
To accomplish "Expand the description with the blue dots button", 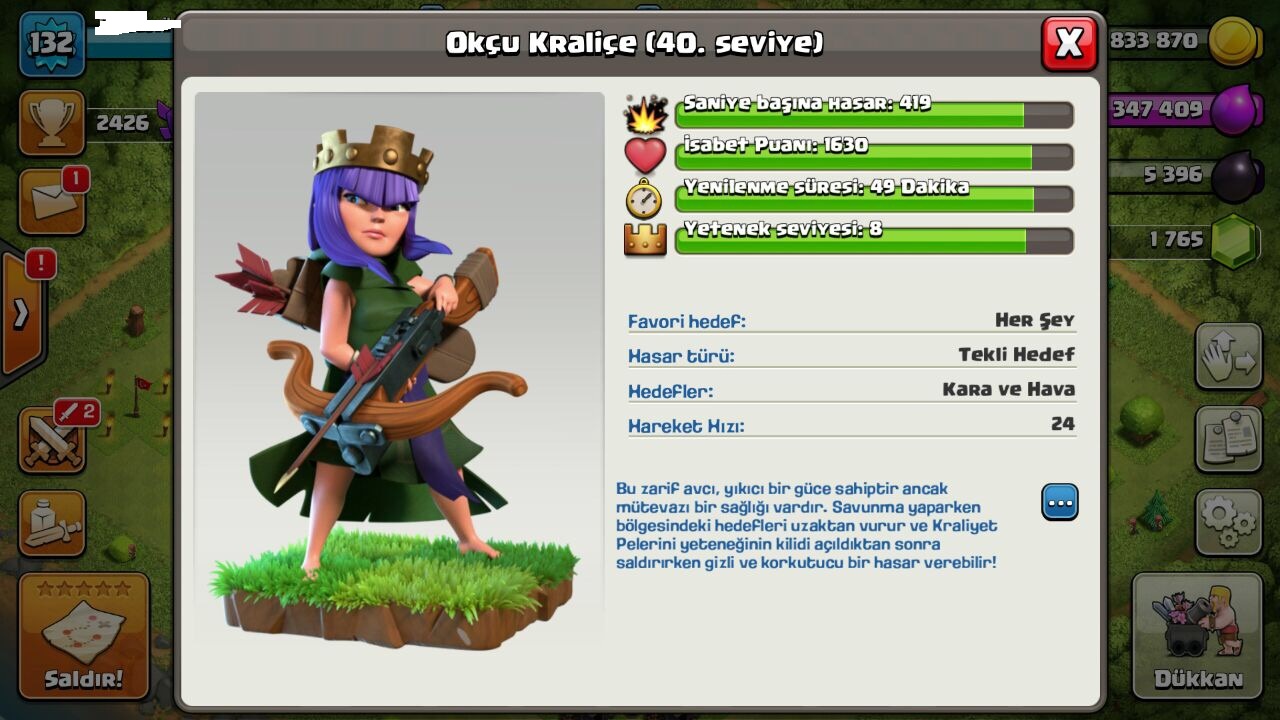I will (x=1059, y=501).
